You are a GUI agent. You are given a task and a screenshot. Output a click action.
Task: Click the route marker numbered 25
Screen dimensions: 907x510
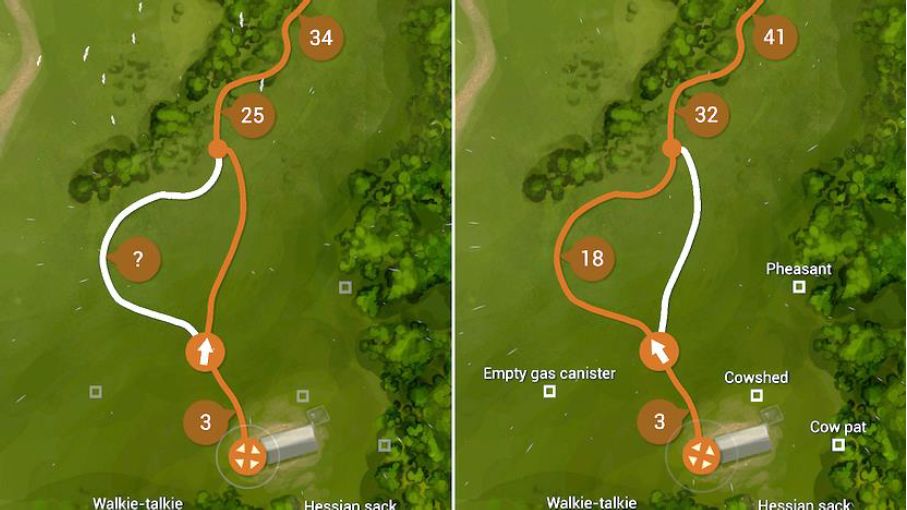point(252,115)
